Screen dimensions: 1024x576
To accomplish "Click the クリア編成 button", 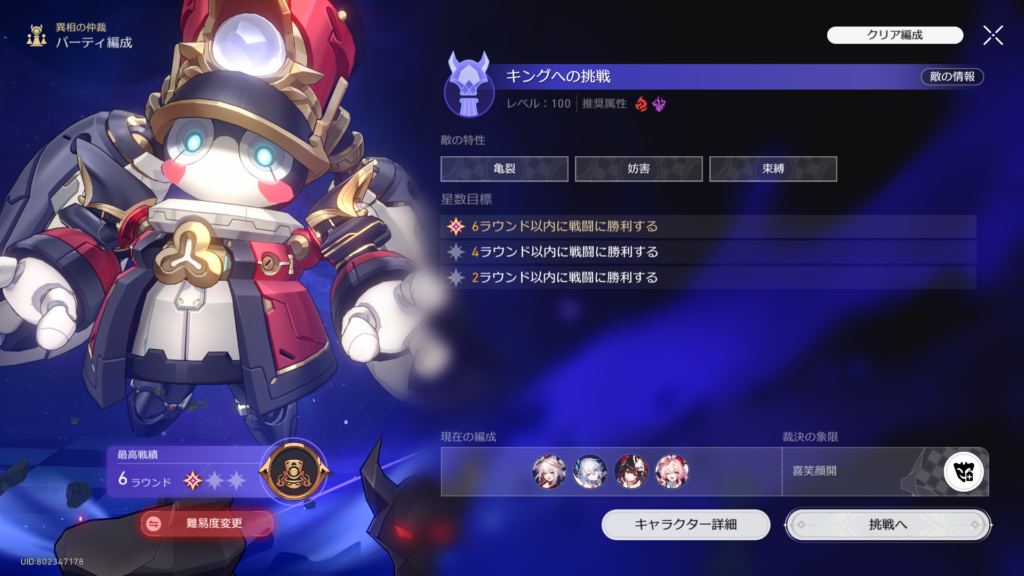I will click(894, 35).
